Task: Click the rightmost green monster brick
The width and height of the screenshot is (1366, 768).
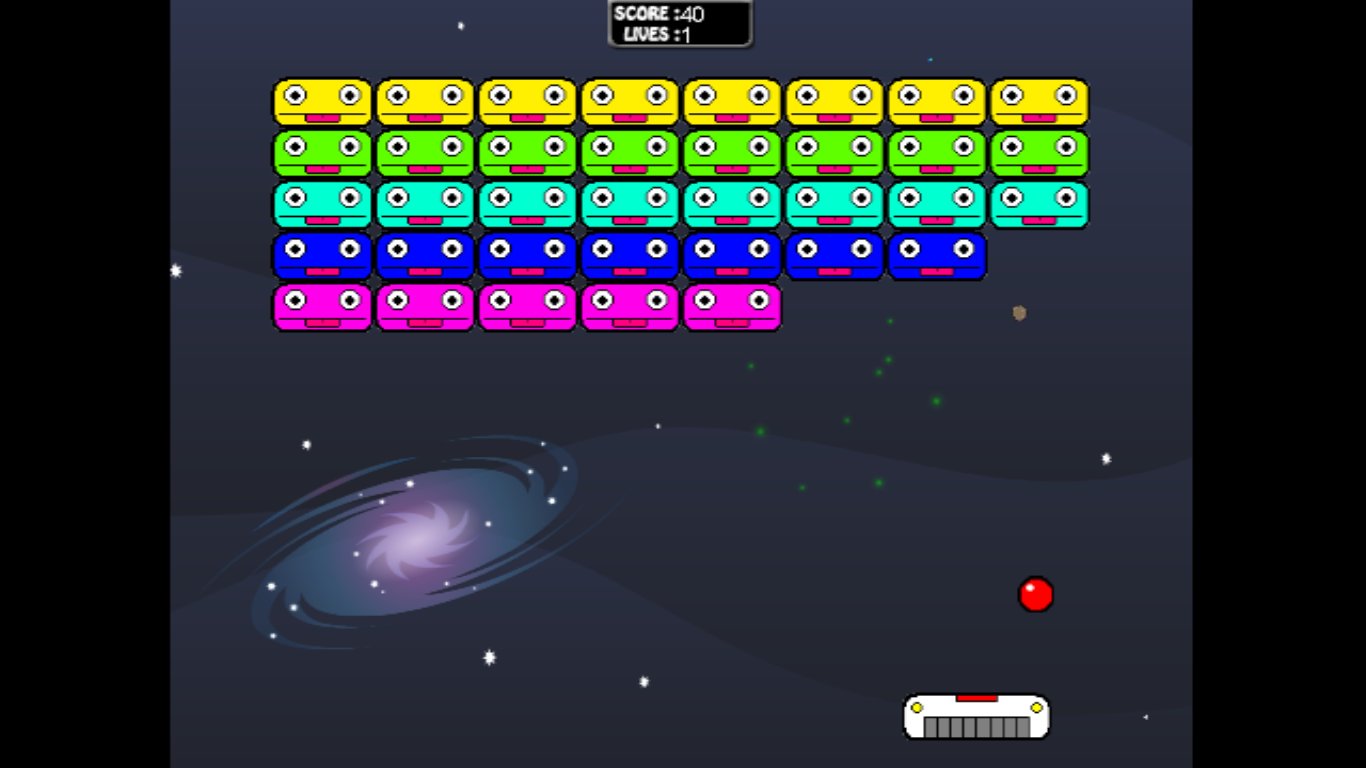Action: (x=1039, y=152)
